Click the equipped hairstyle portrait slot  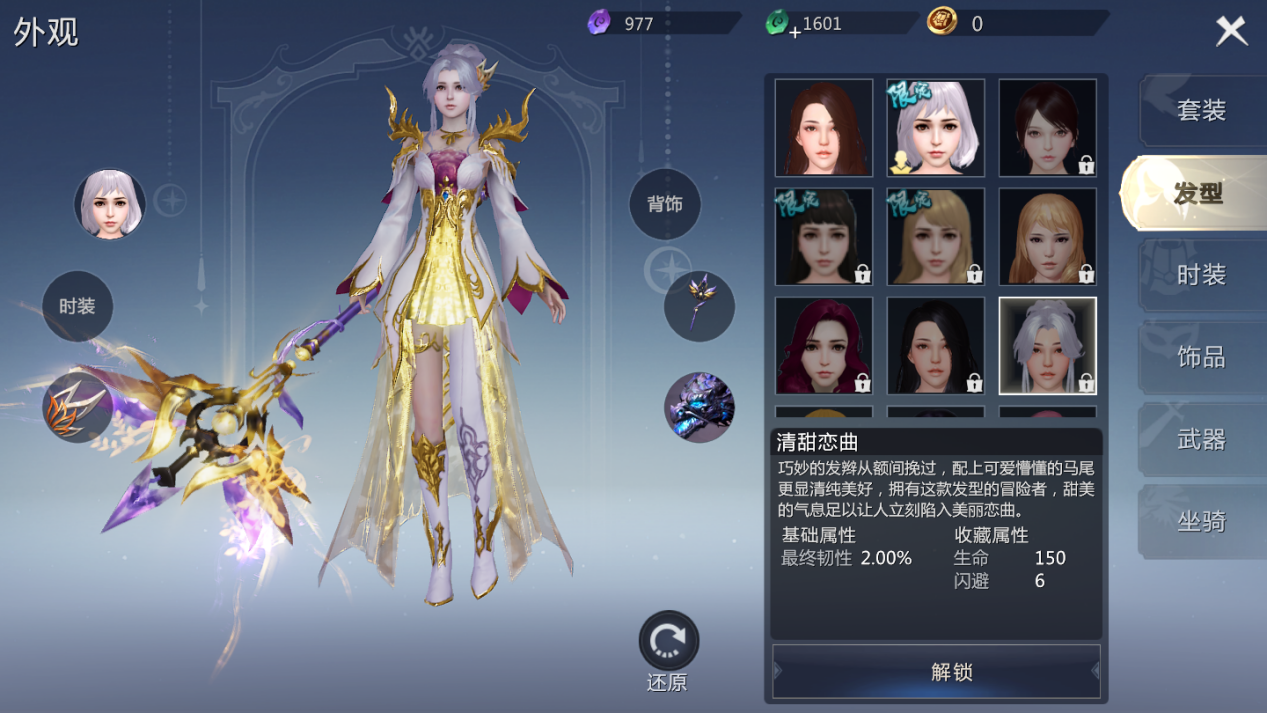pyautogui.click(x=110, y=204)
